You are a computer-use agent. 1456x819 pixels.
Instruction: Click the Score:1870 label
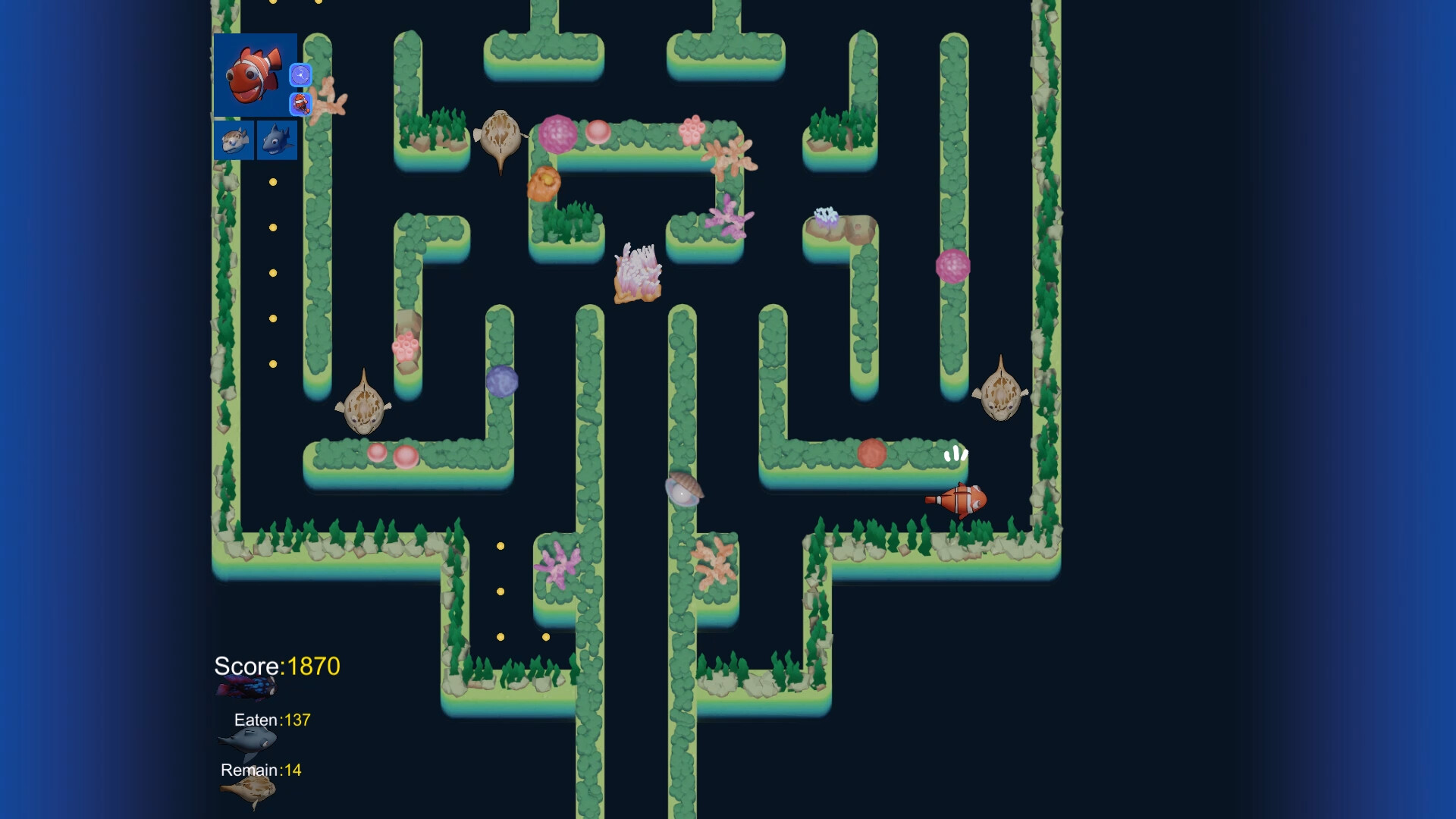pos(277,667)
